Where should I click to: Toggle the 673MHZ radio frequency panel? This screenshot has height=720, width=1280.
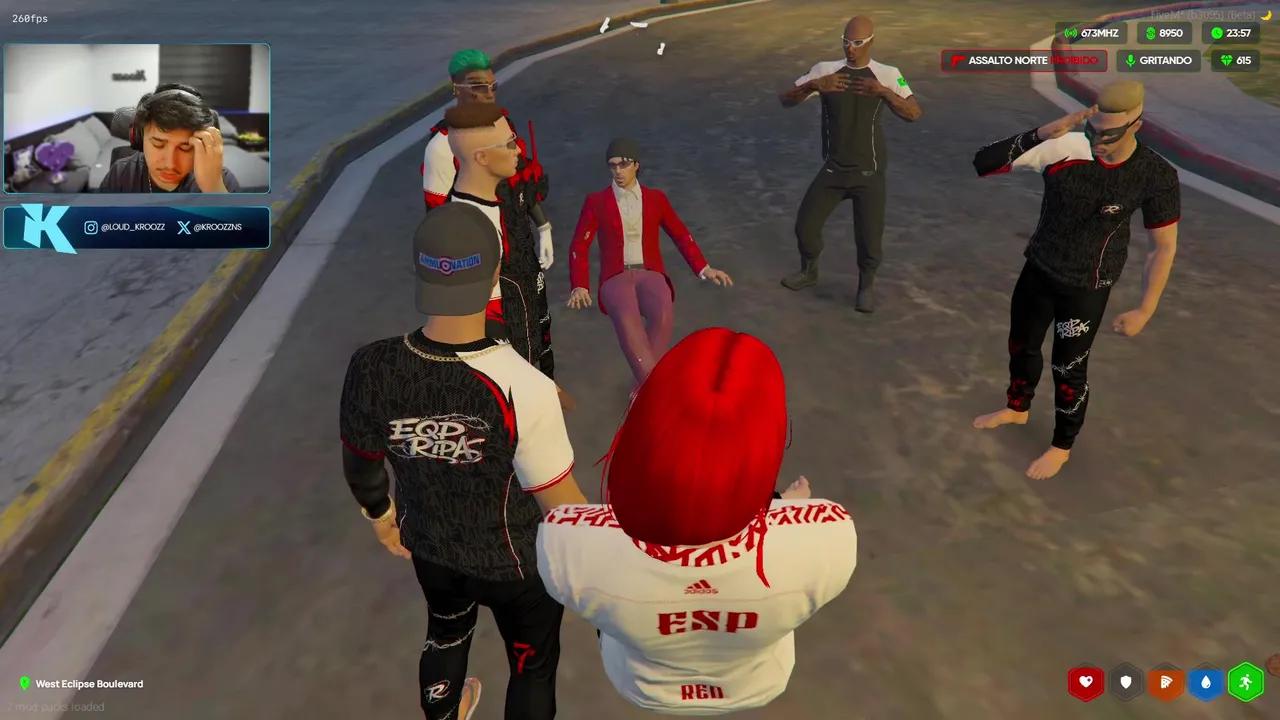(x=1093, y=33)
